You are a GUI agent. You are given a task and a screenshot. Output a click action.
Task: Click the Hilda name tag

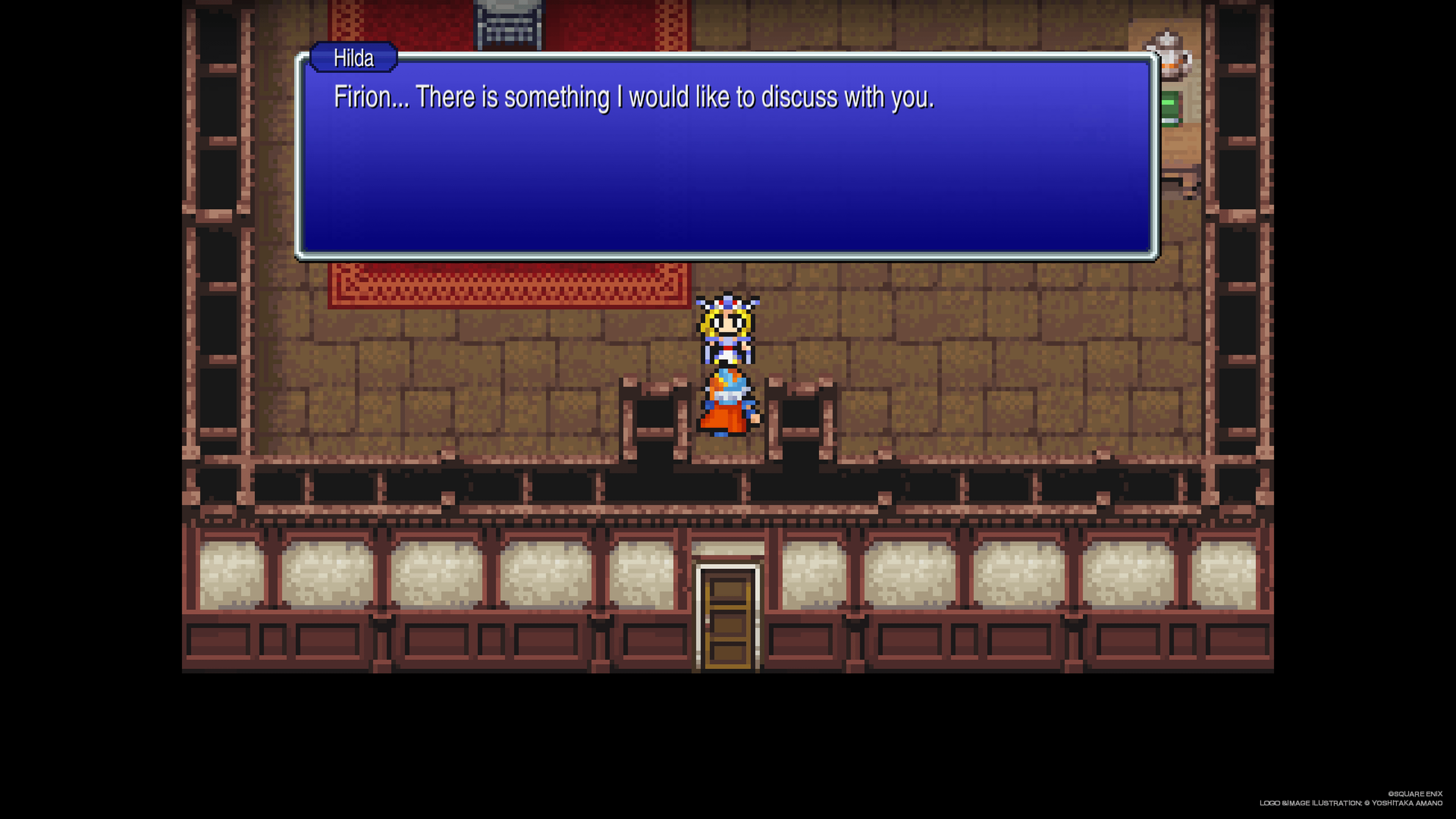[x=353, y=58]
